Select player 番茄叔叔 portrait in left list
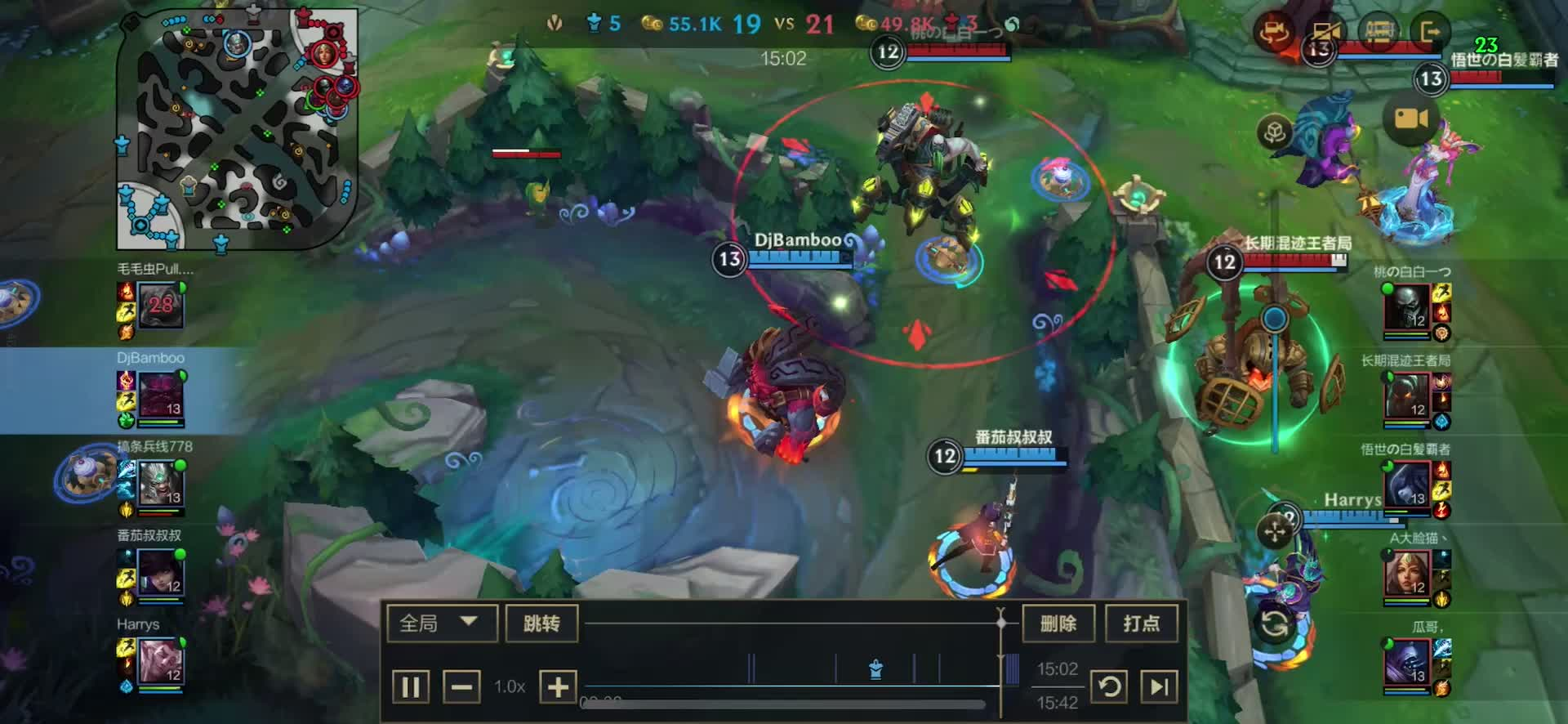The image size is (1568, 724). pos(160,572)
